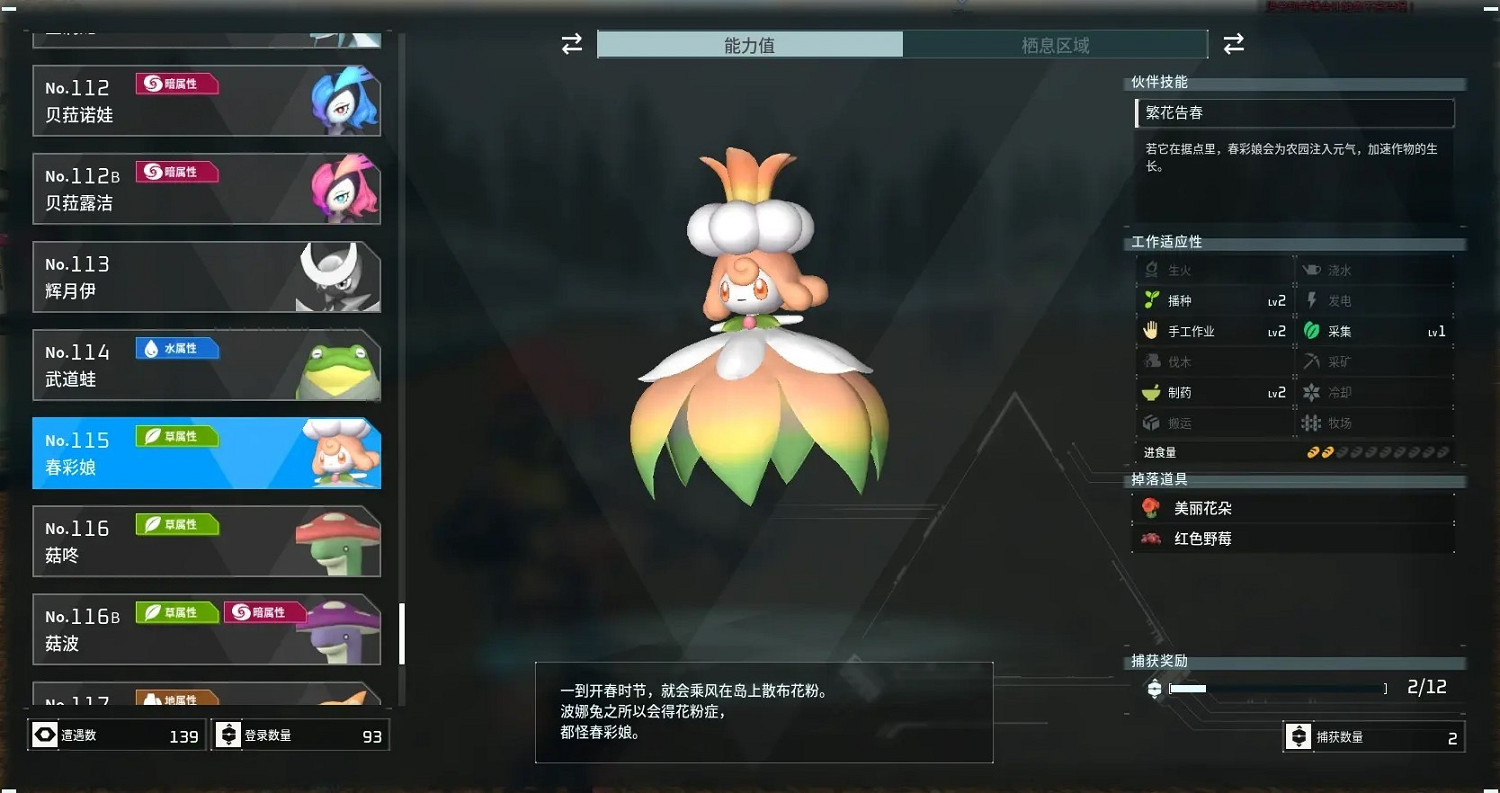Click the capture icon next to 捕获数量
Screen dimensions: 1500x793
pyautogui.click(x=1300, y=737)
